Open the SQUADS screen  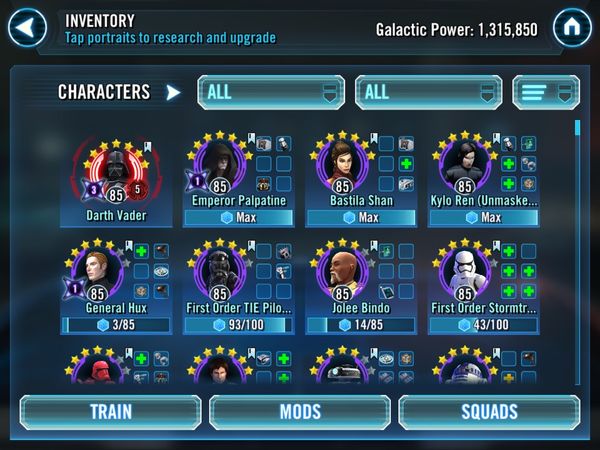tap(489, 412)
